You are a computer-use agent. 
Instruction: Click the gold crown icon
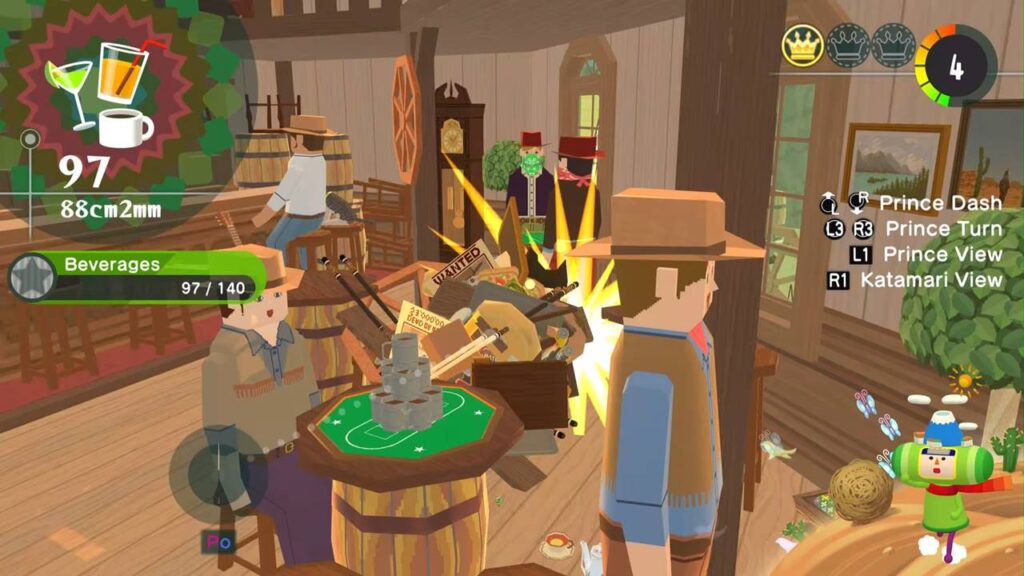pyautogui.click(x=802, y=45)
